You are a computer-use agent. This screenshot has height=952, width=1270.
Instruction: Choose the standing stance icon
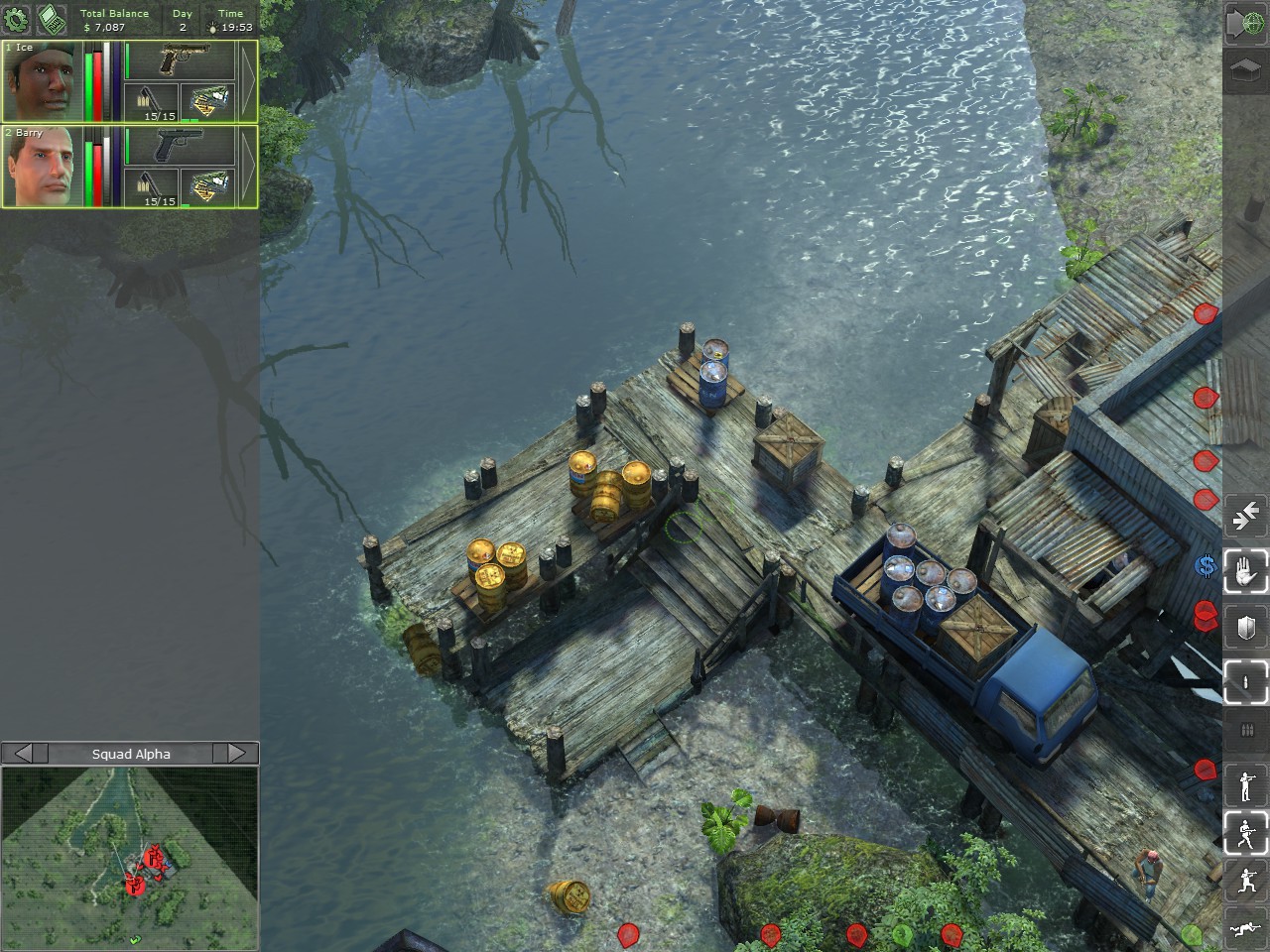click(1245, 785)
